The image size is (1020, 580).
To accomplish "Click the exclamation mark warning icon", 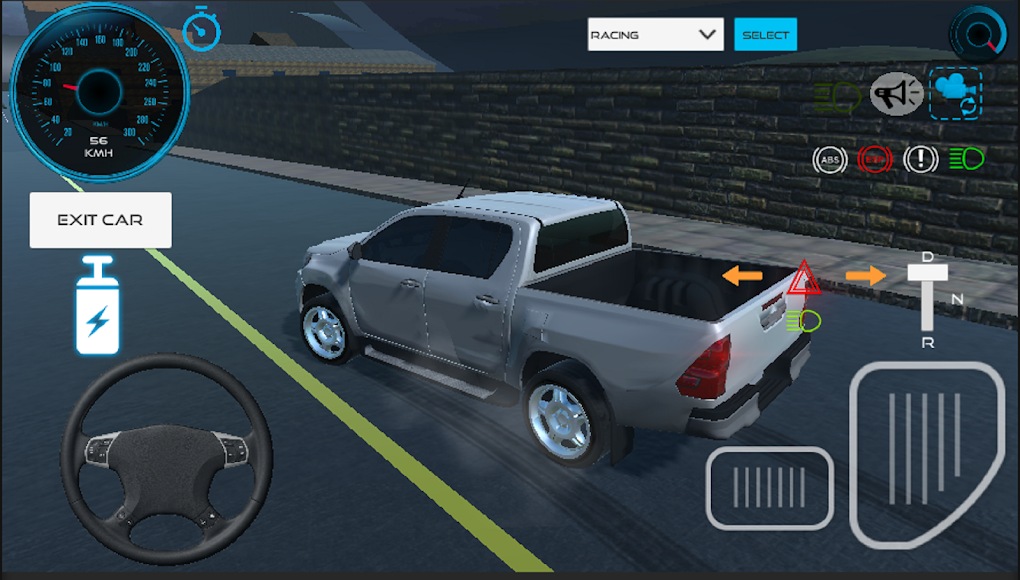I will click(x=920, y=159).
